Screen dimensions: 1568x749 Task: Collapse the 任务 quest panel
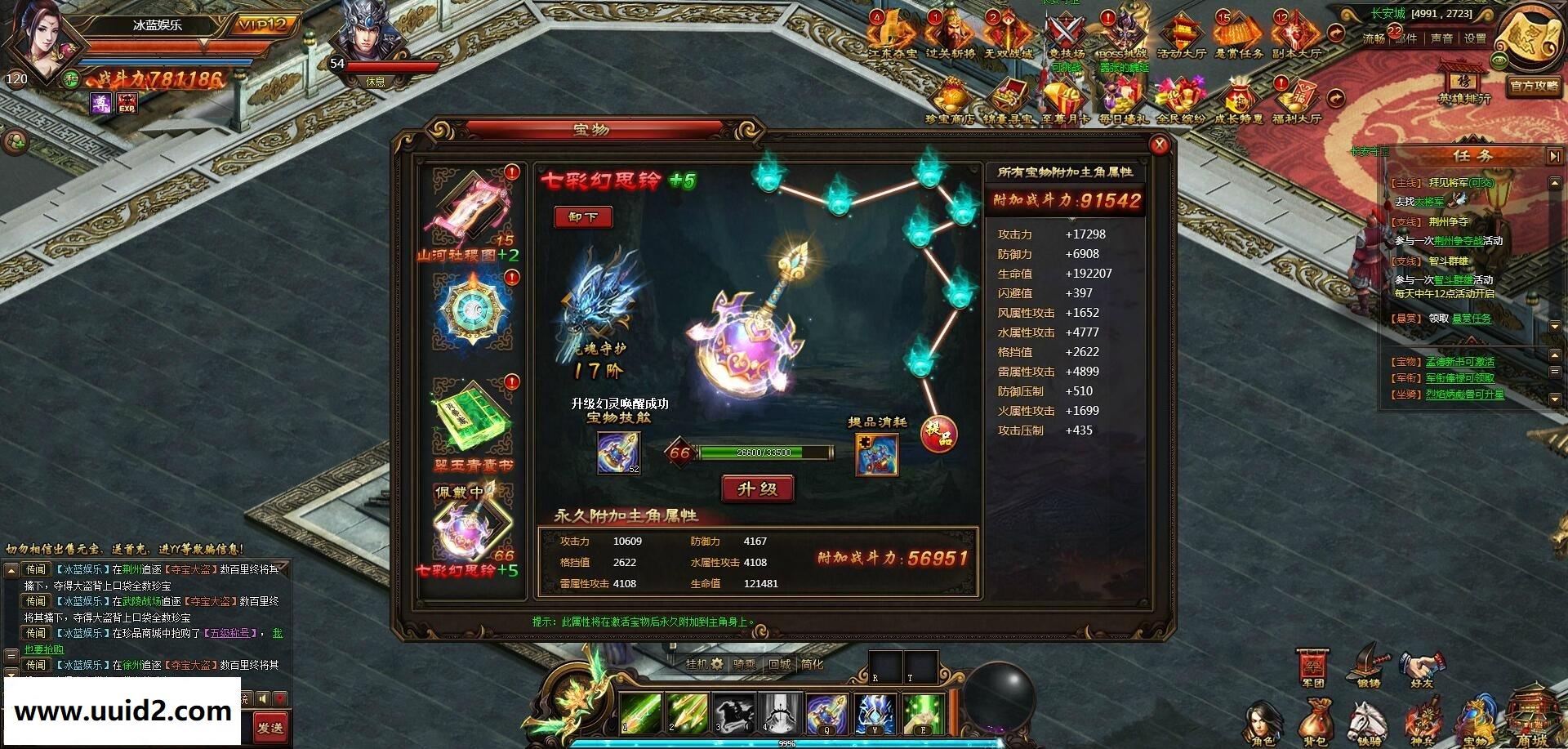click(1556, 155)
